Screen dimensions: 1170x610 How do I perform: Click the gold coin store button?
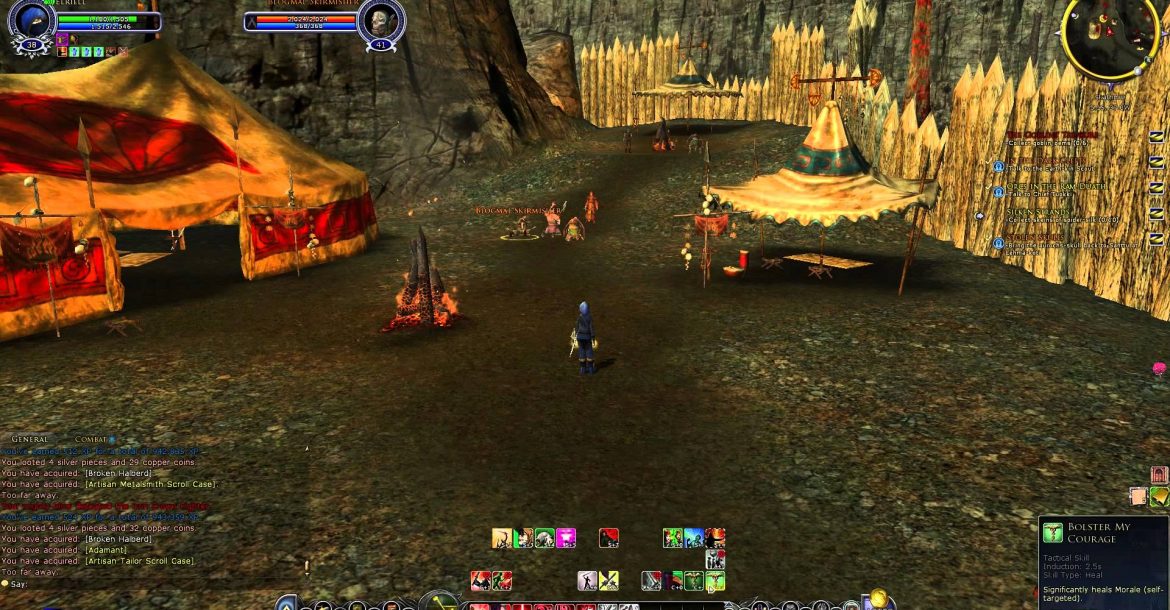point(878,599)
